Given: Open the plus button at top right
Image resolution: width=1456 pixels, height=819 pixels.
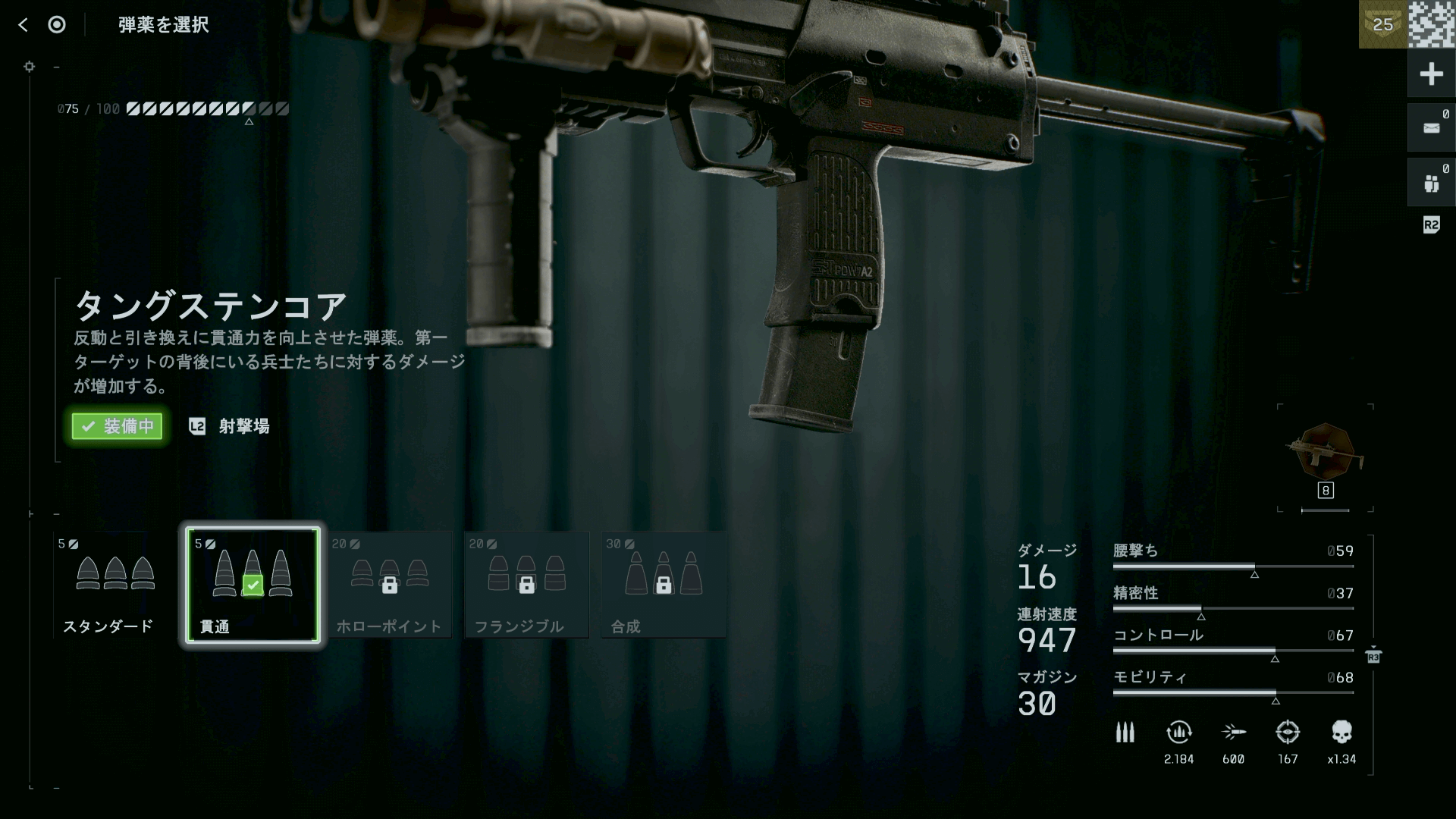Looking at the screenshot, I should pos(1431,74).
